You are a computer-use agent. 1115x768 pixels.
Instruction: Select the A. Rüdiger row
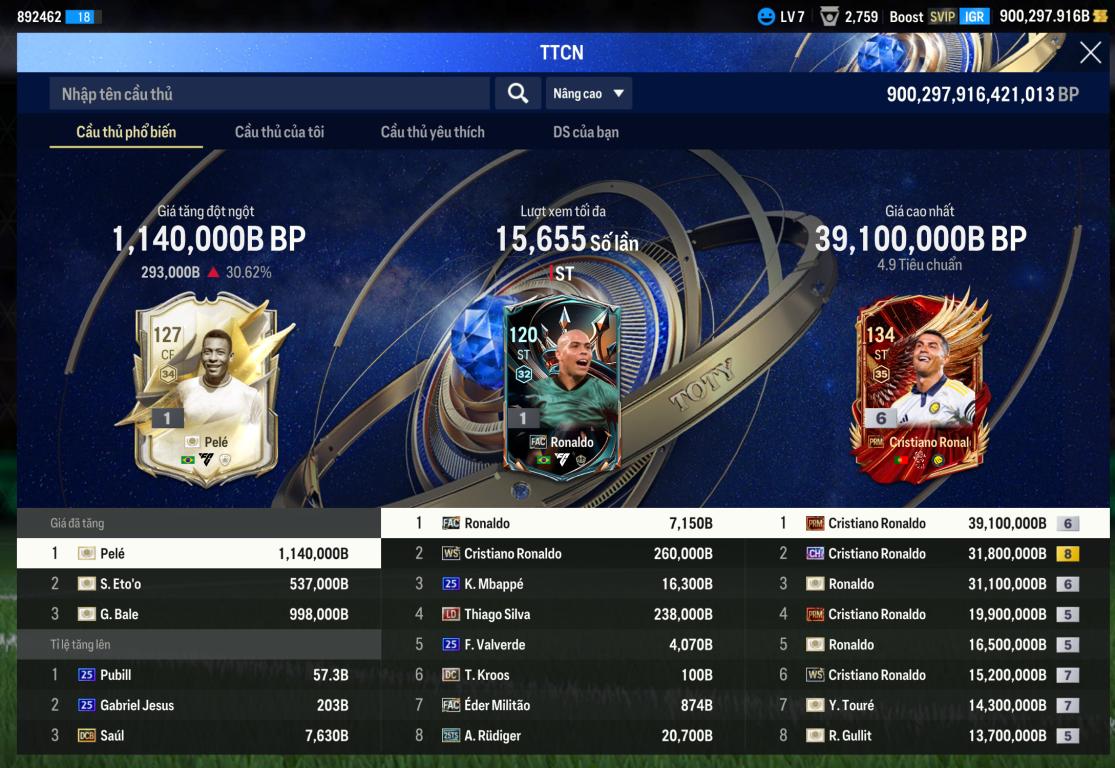click(x=563, y=736)
